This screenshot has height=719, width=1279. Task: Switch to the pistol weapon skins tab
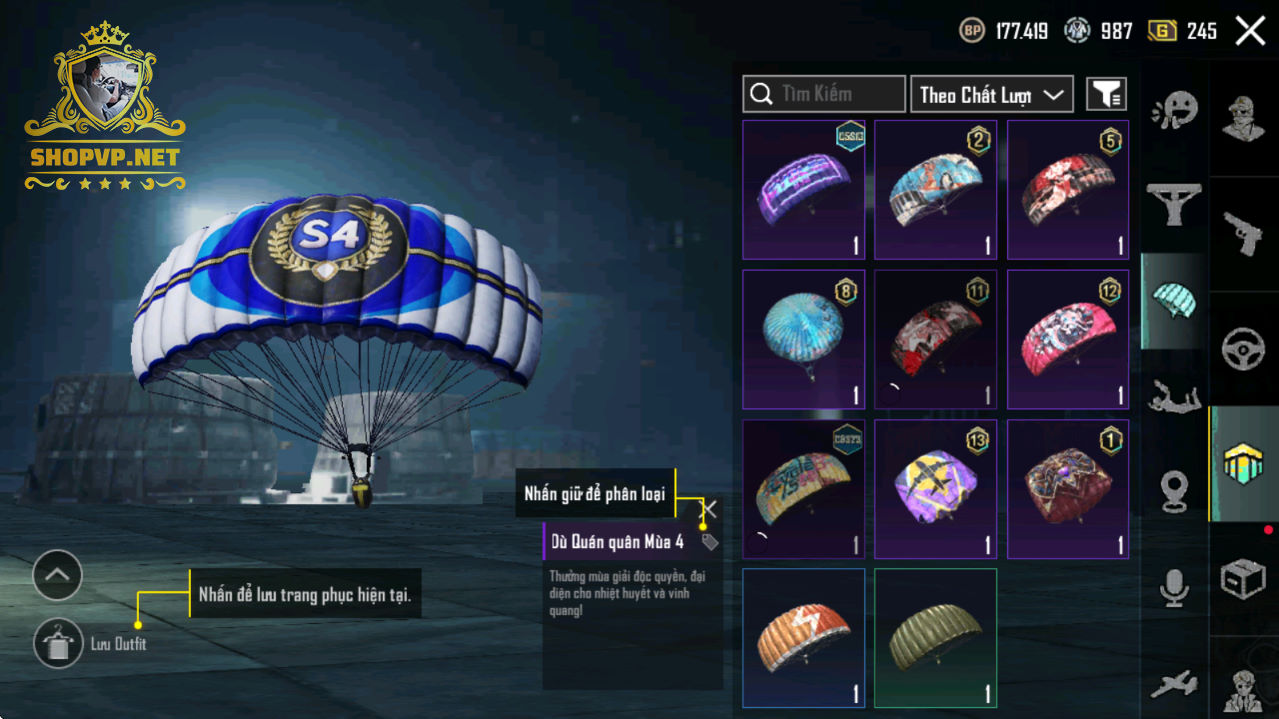point(1244,236)
